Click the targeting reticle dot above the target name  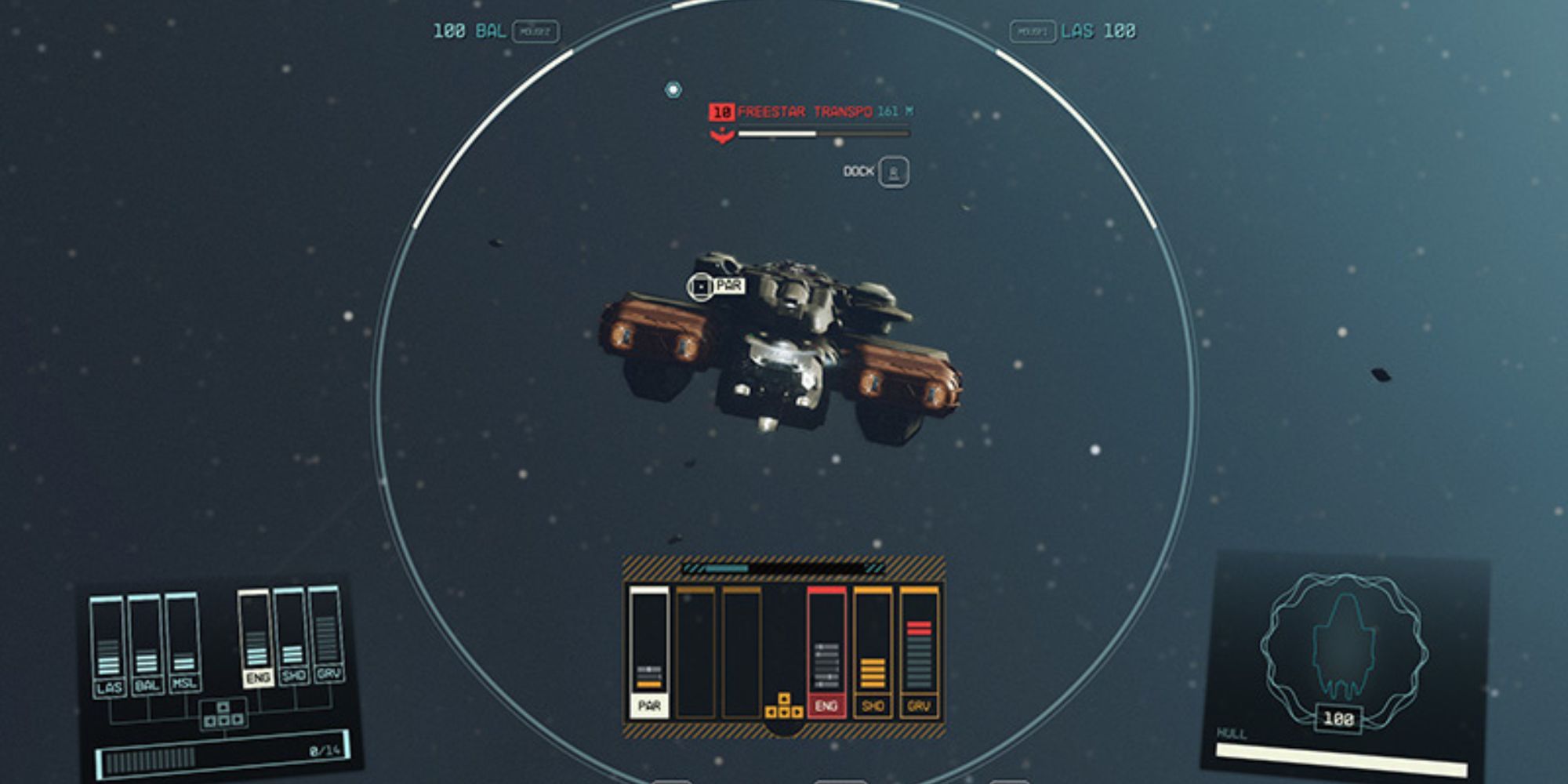673,89
